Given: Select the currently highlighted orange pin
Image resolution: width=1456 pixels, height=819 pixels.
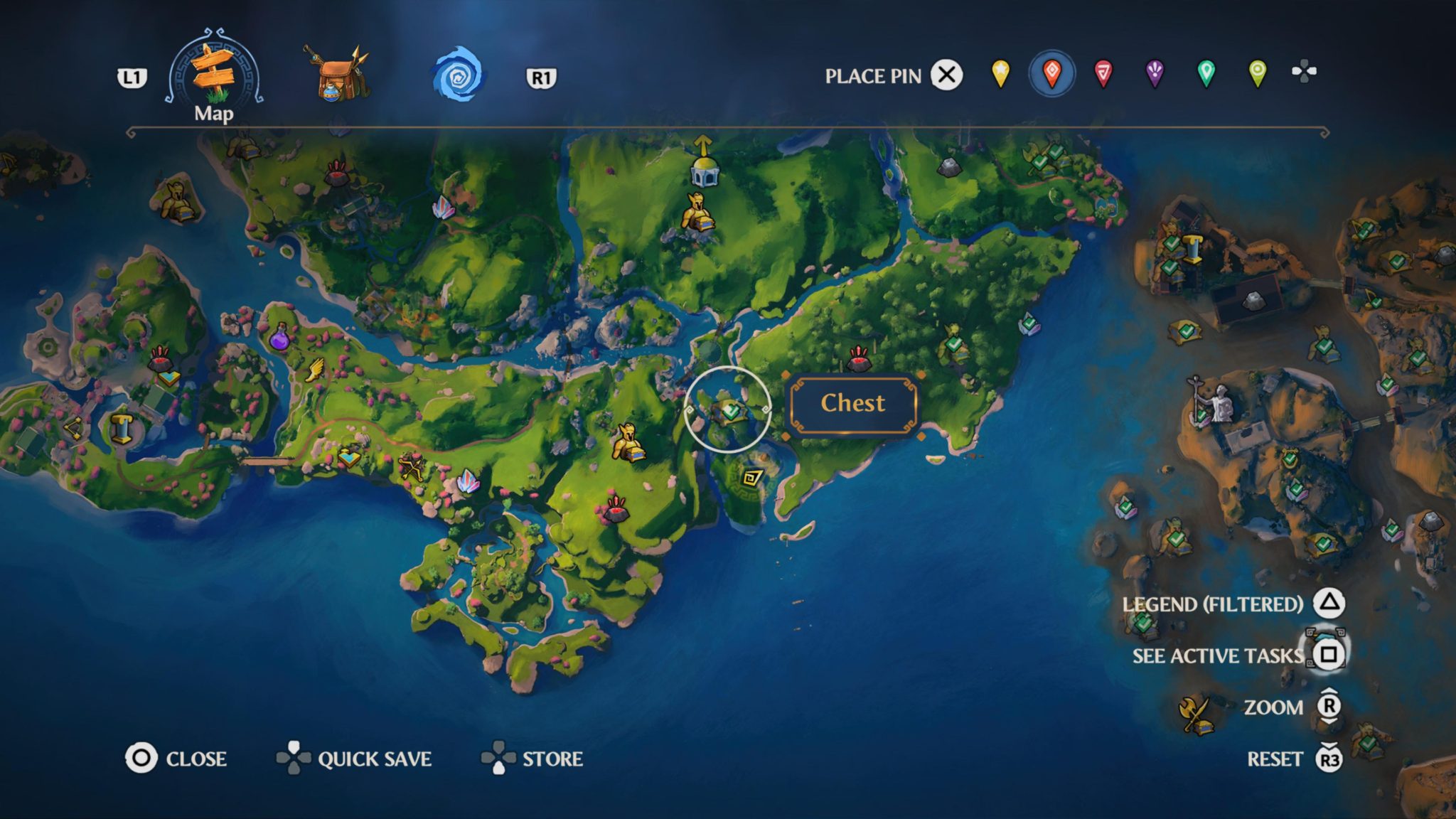Looking at the screenshot, I should point(1051,74).
